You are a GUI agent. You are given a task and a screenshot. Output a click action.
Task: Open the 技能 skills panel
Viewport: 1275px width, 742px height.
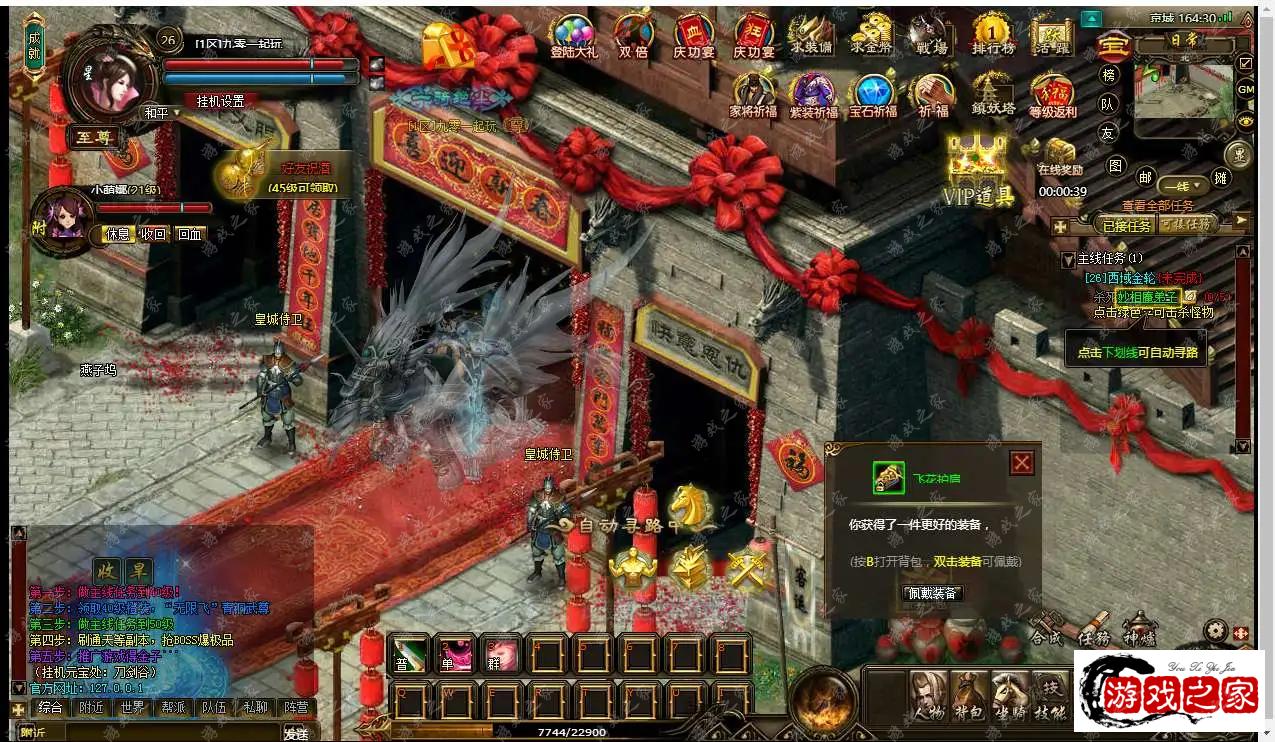click(1049, 695)
